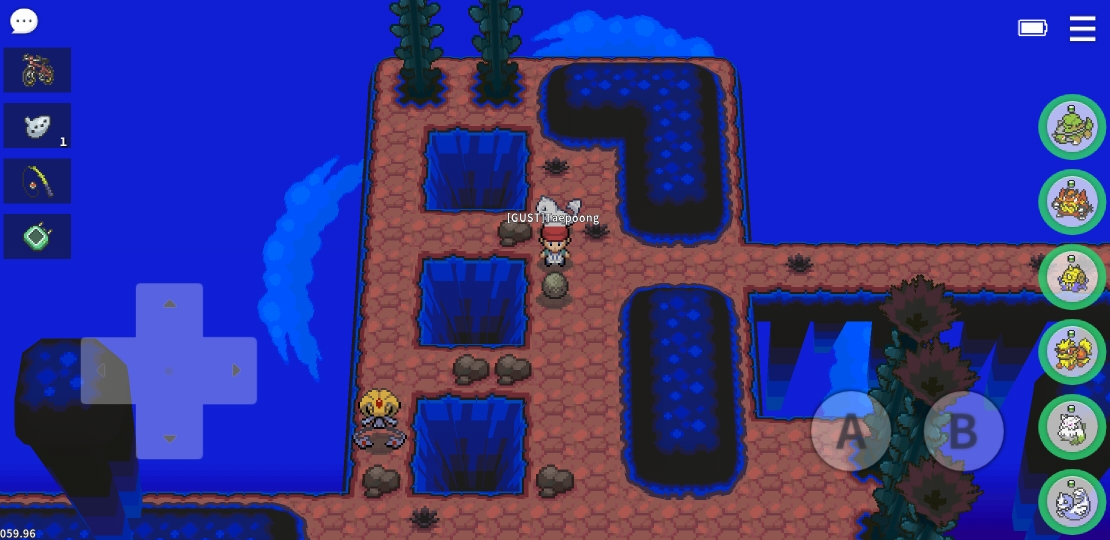Image resolution: width=1110 pixels, height=540 pixels.
Task: Equip the fishing rod from the hotbar
Action: coord(37,181)
